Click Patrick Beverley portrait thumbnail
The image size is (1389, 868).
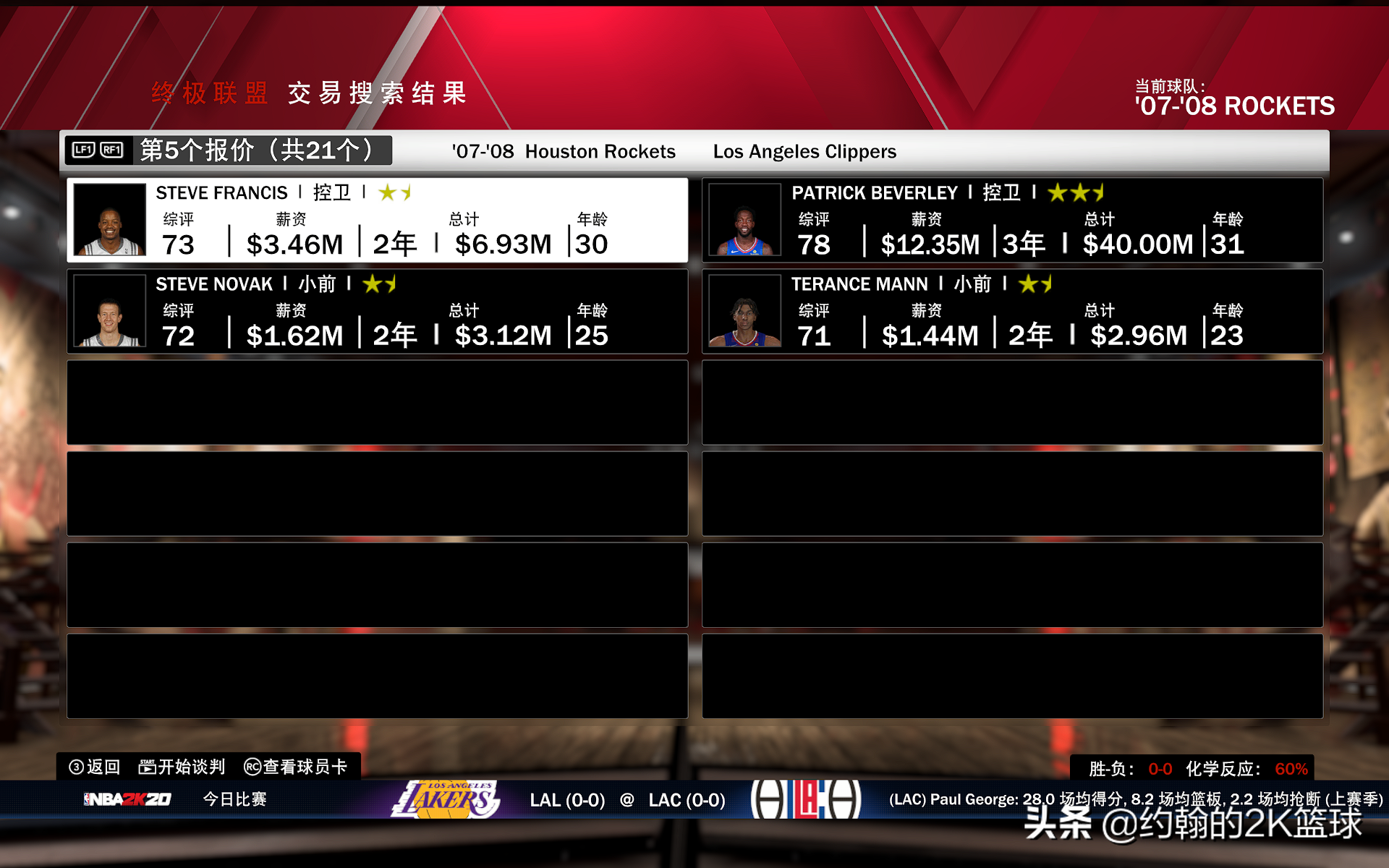coord(744,220)
